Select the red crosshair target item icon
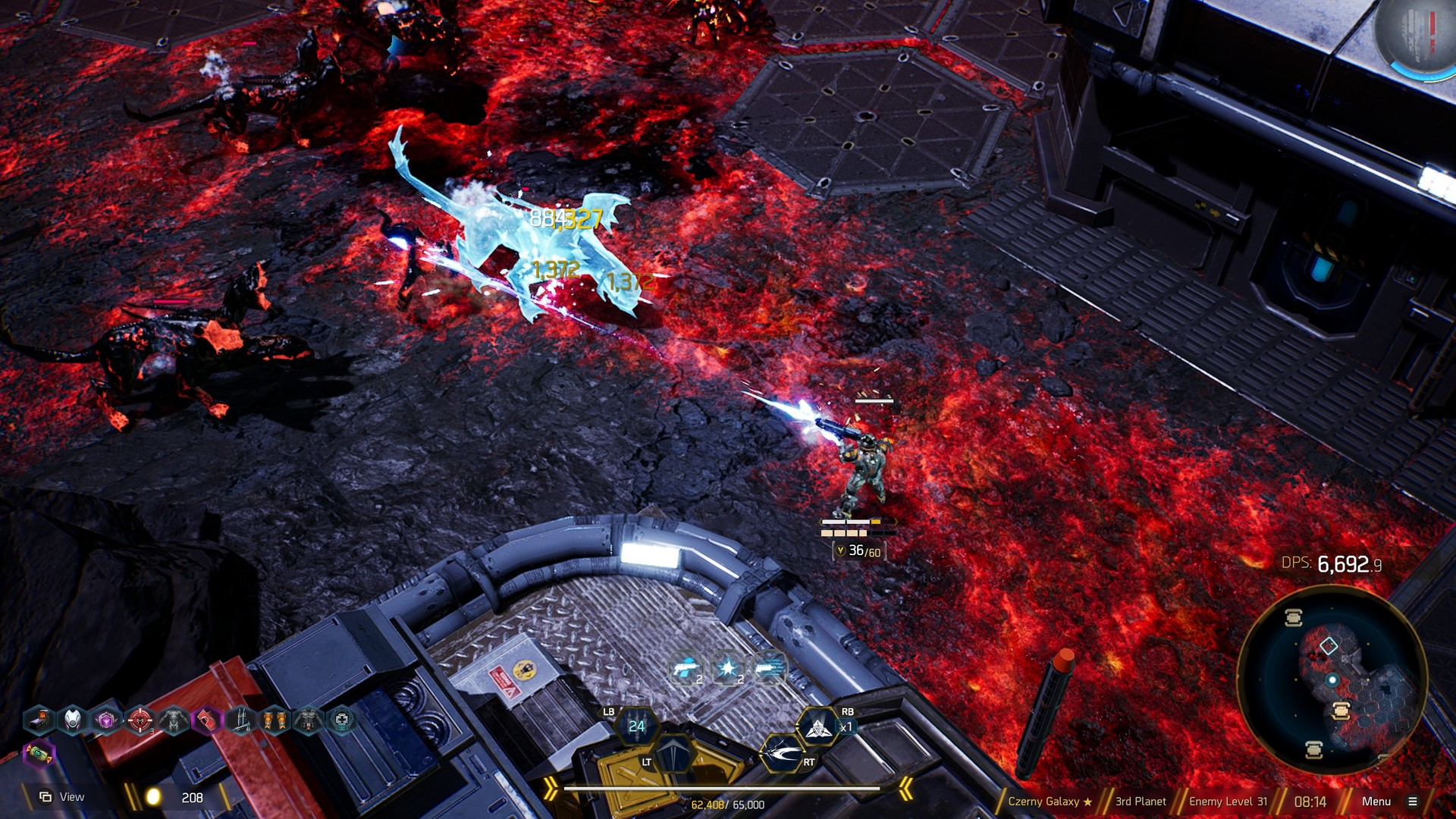The height and width of the screenshot is (819, 1456). 140,720
